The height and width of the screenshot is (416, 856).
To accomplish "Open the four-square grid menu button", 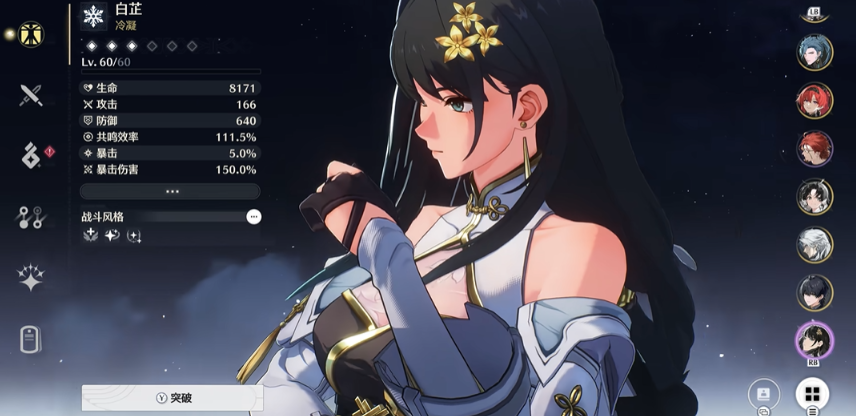I will (x=812, y=393).
